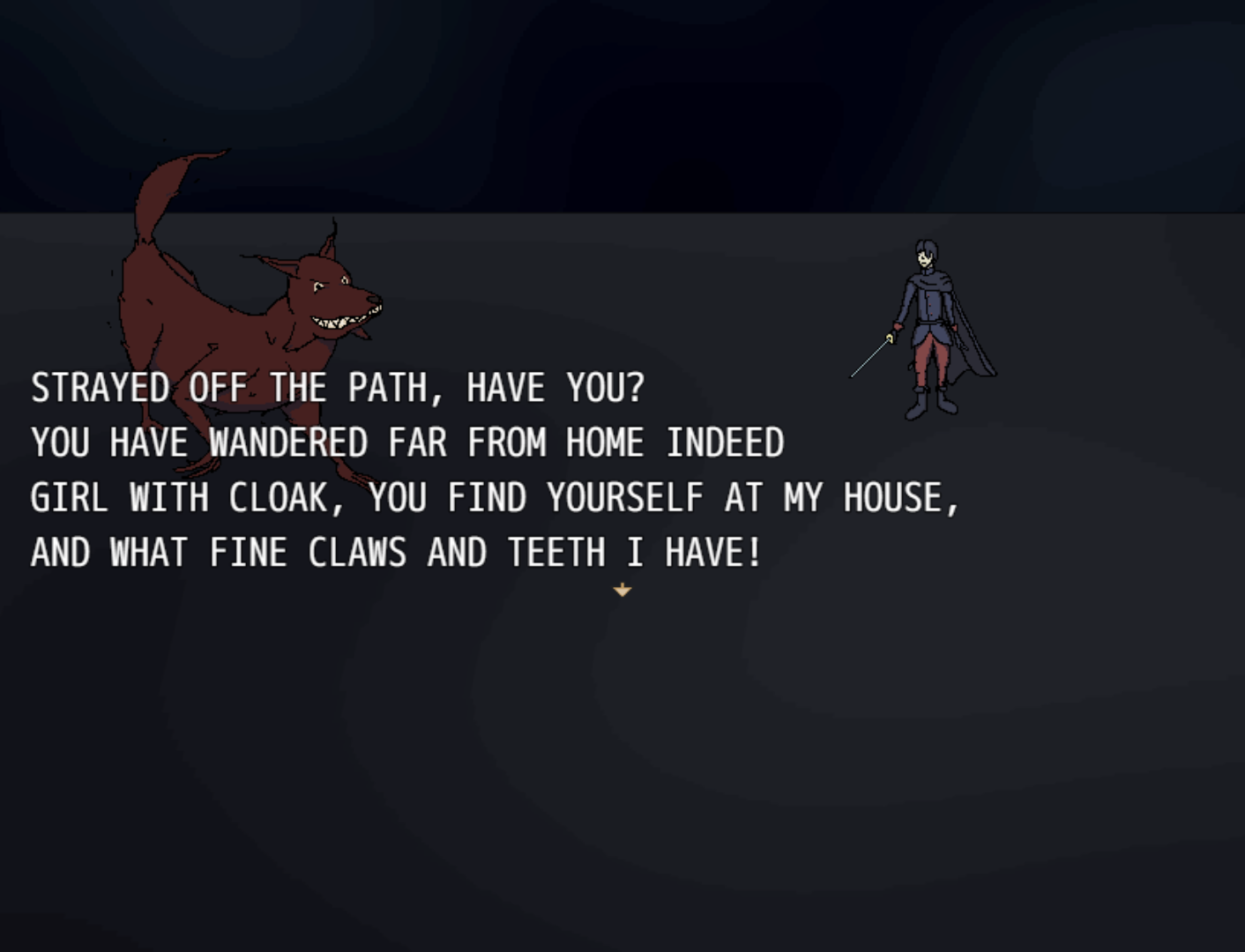The height and width of the screenshot is (952, 1245).
Task: Click the rapier's yellow hilt guard
Action: point(891,338)
